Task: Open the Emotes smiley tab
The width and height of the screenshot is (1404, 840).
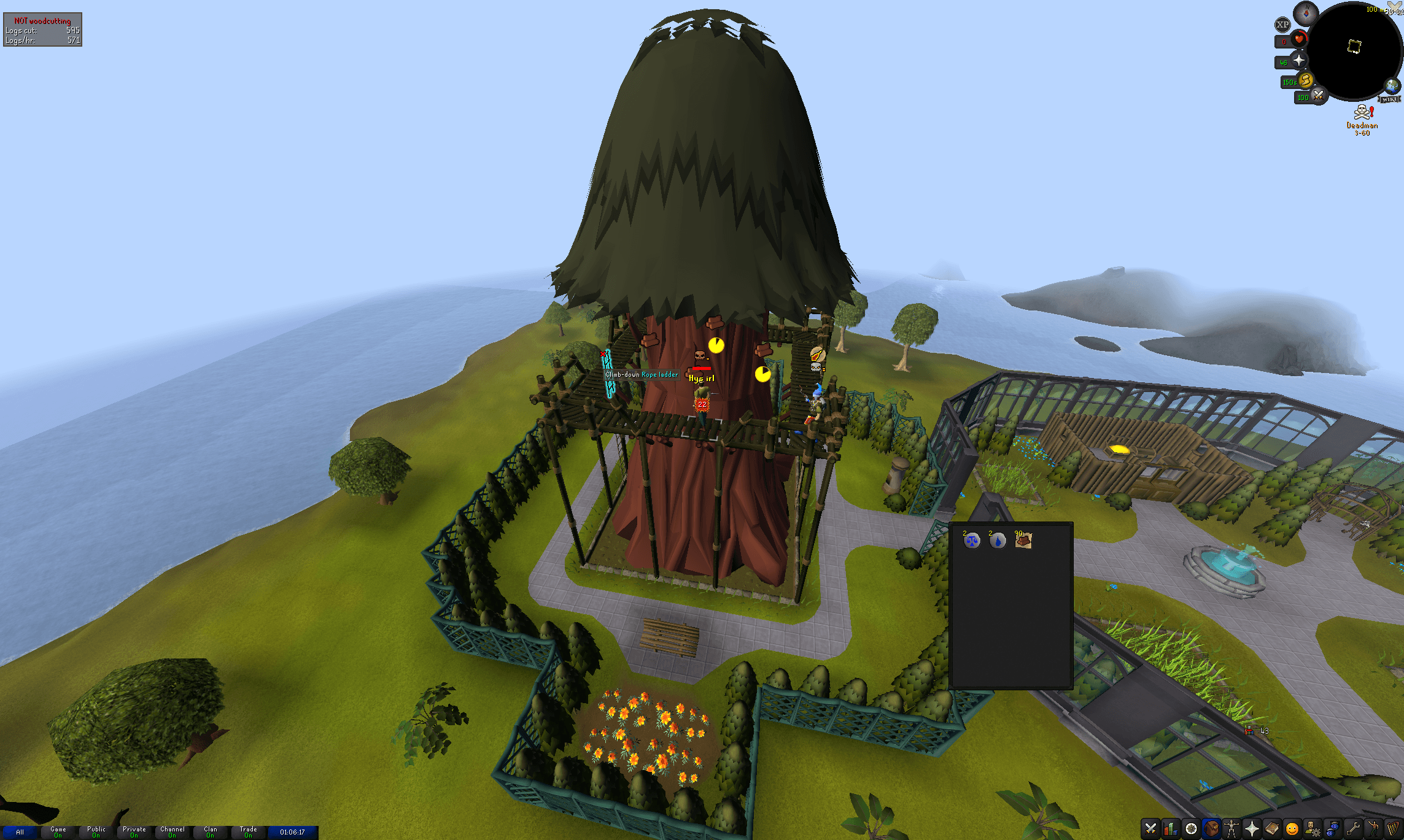Action: click(1292, 829)
